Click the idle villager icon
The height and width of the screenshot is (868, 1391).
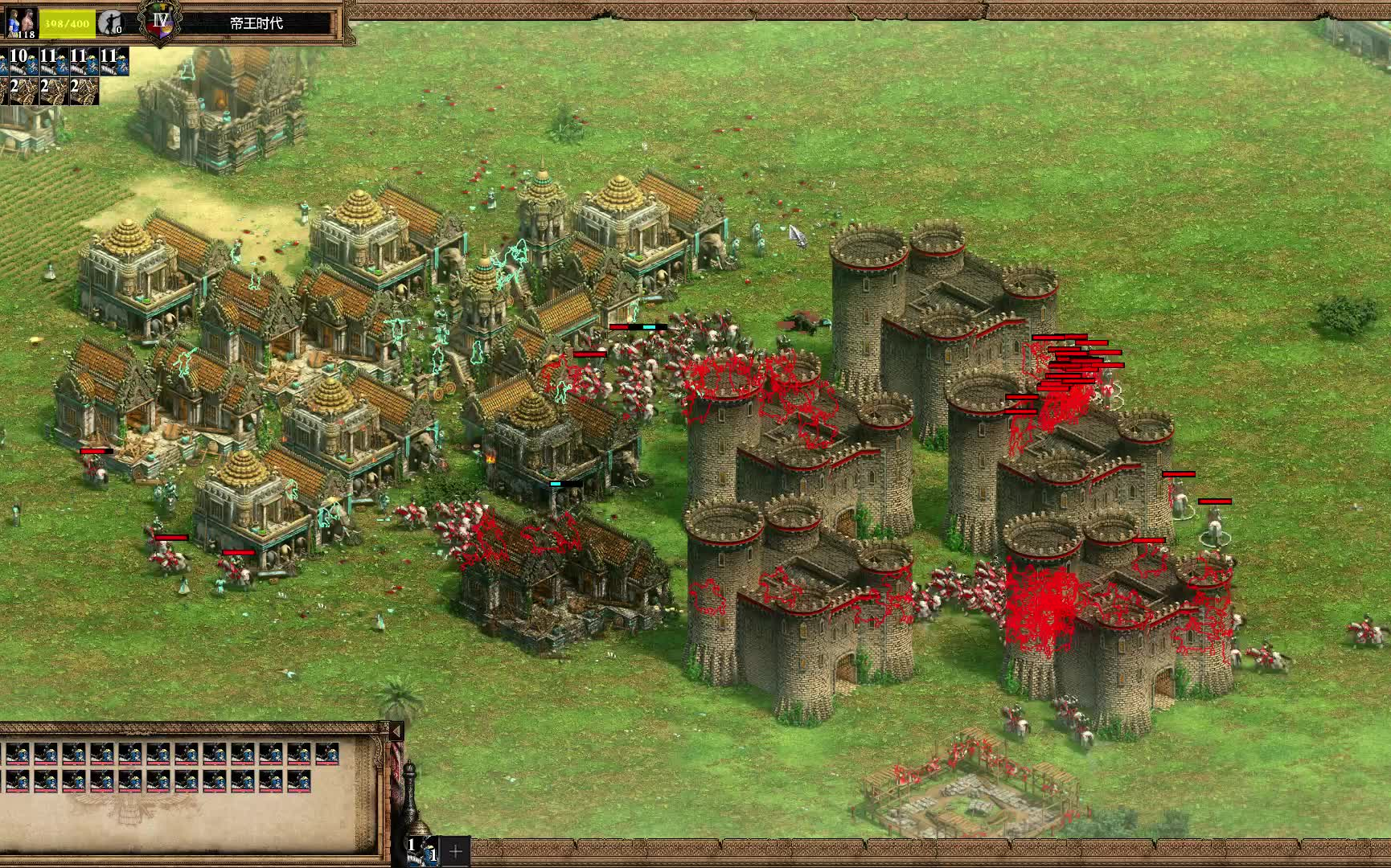coord(110,23)
